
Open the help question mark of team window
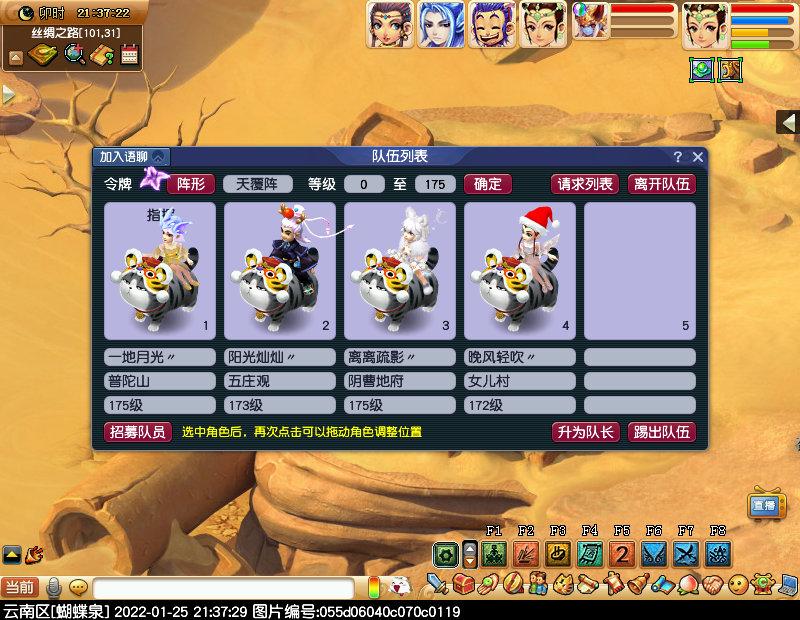pos(677,157)
